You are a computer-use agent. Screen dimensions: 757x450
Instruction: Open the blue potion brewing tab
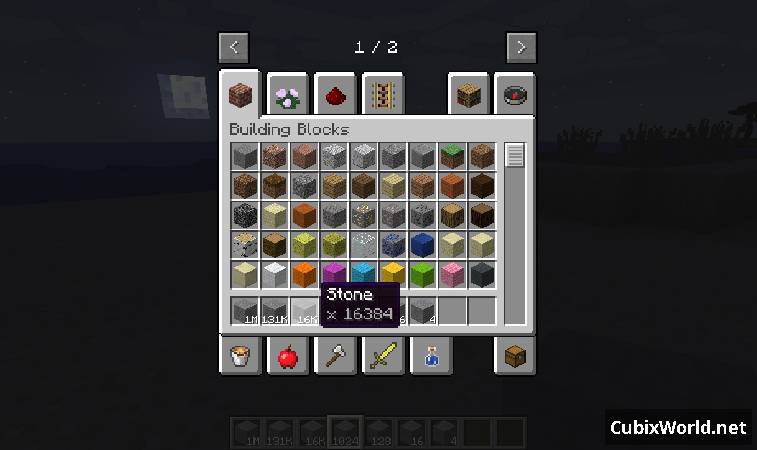[431, 355]
